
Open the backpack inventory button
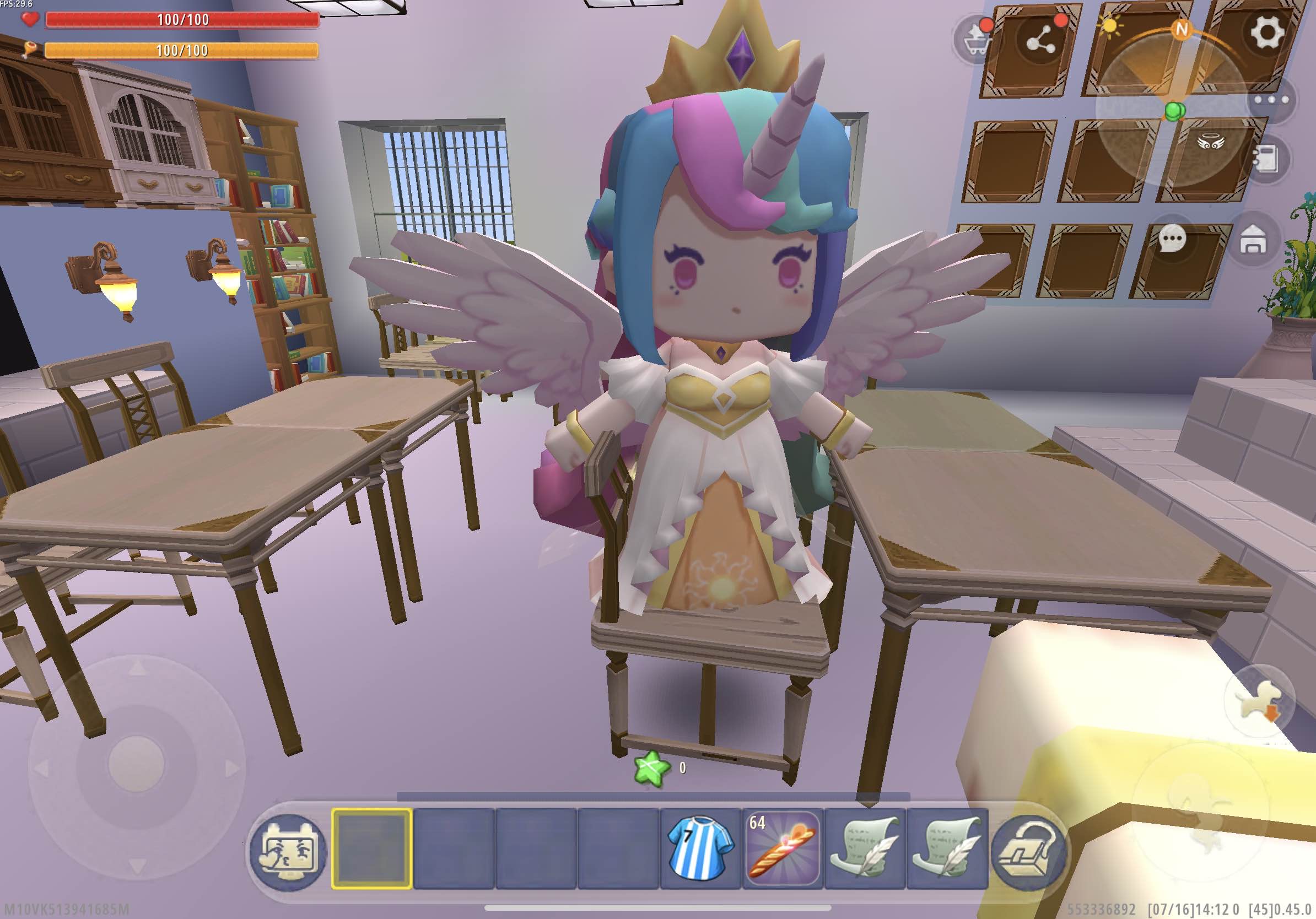pyautogui.click(x=1029, y=851)
